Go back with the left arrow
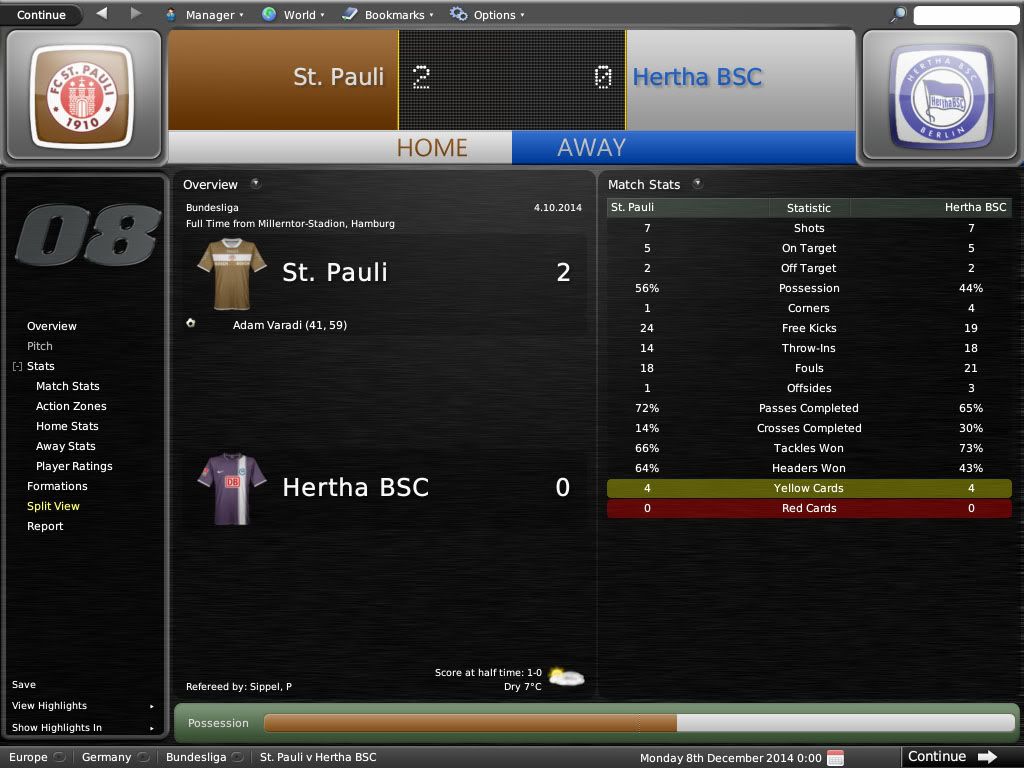This screenshot has width=1024, height=768. pyautogui.click(x=102, y=14)
